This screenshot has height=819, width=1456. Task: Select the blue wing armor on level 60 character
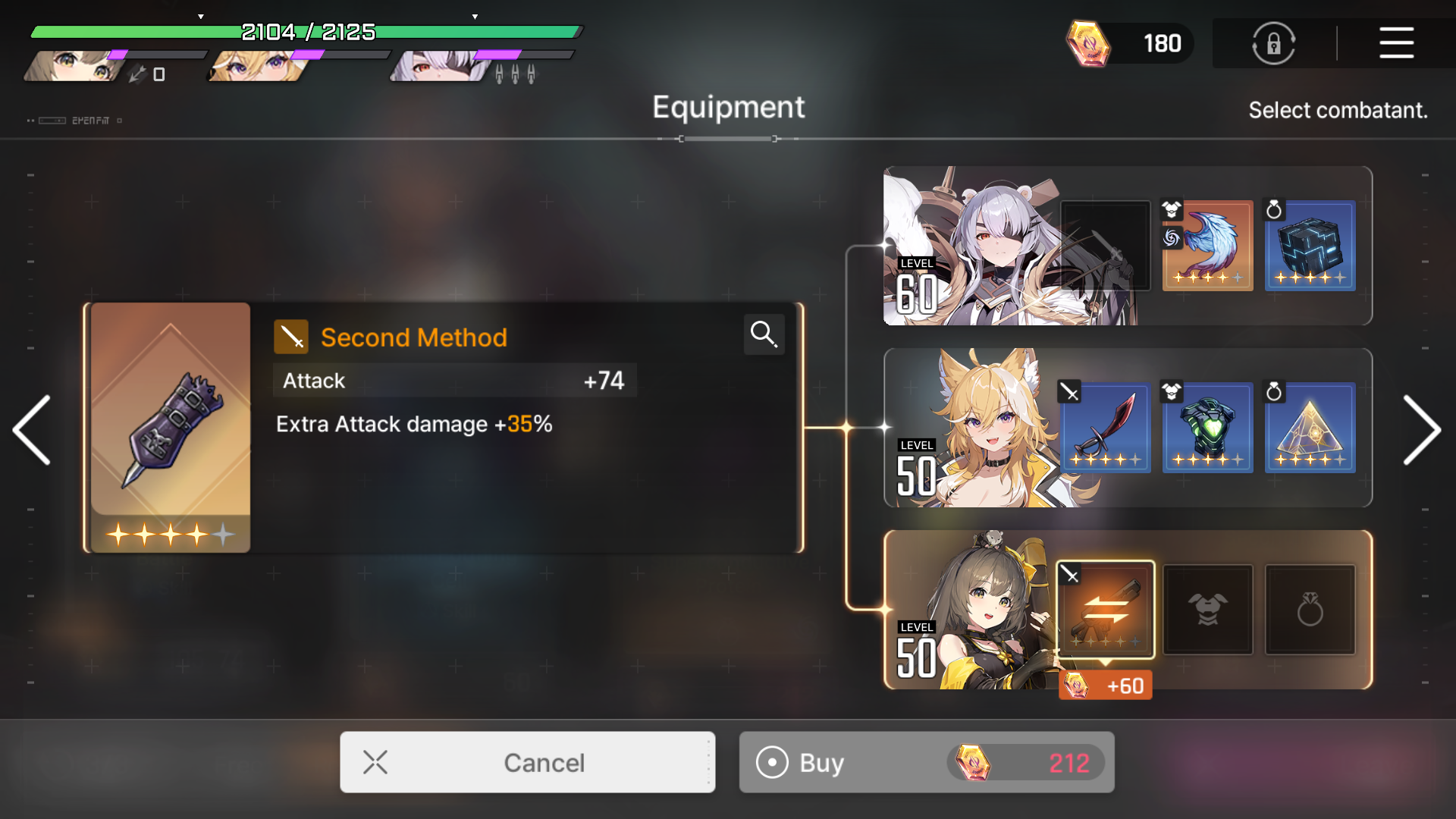click(1208, 246)
